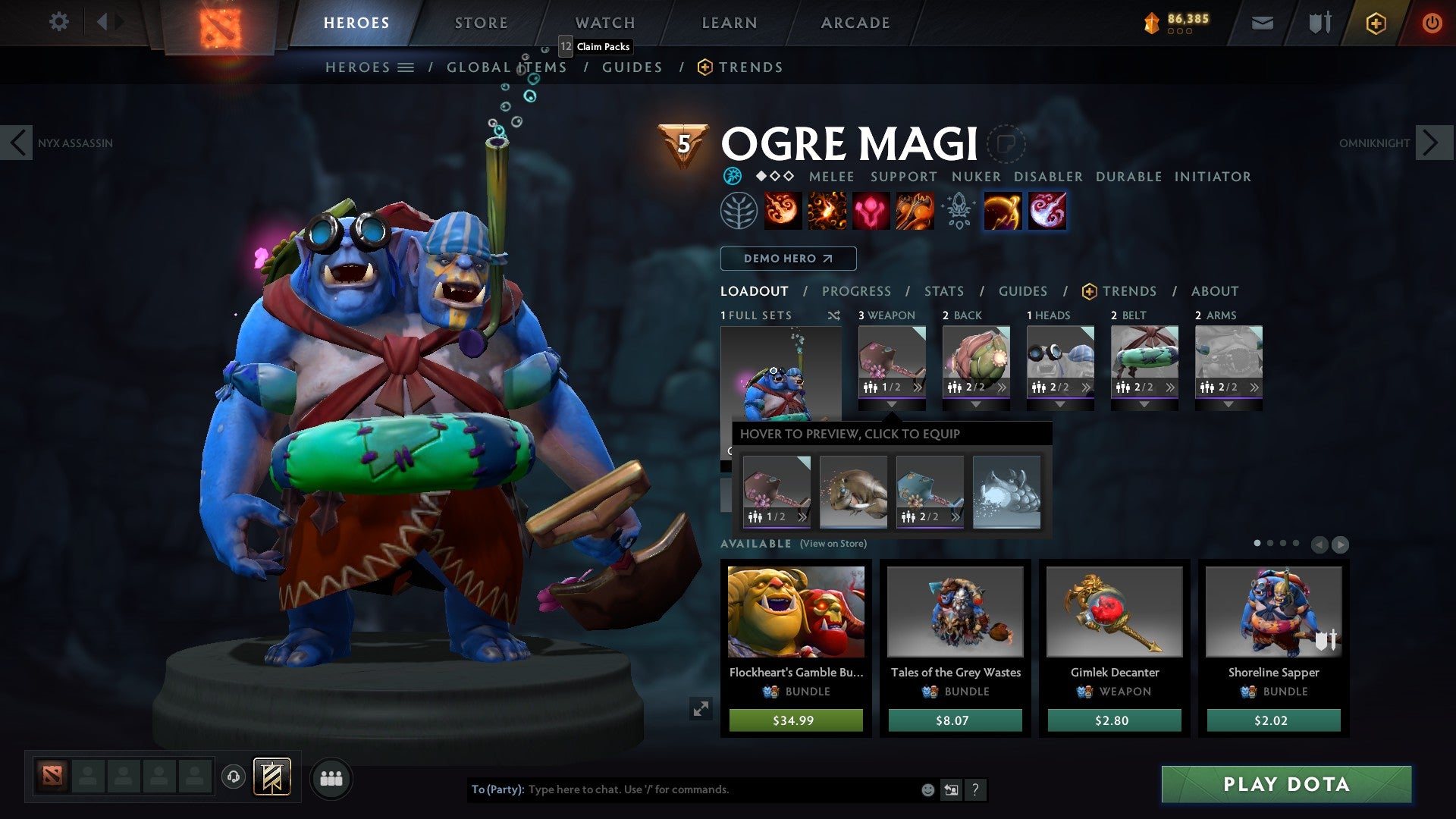Expand the Back slot style chevron
The width and height of the screenshot is (1456, 819).
coord(1003,388)
